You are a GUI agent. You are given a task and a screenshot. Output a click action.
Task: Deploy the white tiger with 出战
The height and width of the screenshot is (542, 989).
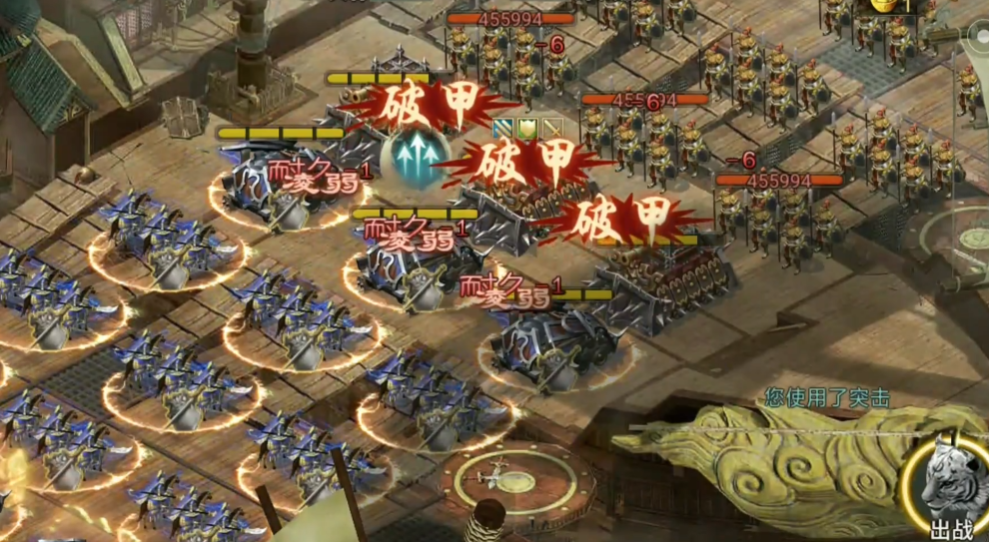[949, 487]
